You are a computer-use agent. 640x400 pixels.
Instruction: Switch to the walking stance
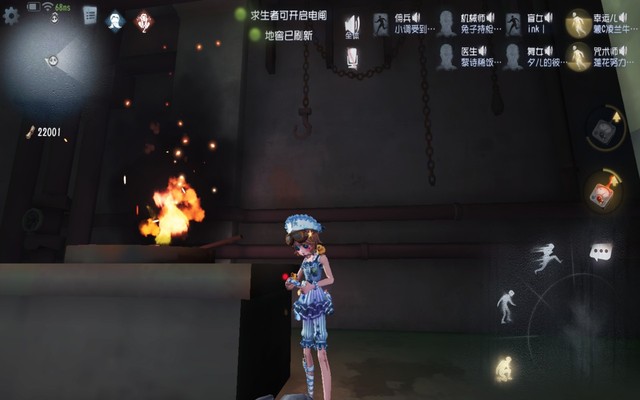point(507,306)
